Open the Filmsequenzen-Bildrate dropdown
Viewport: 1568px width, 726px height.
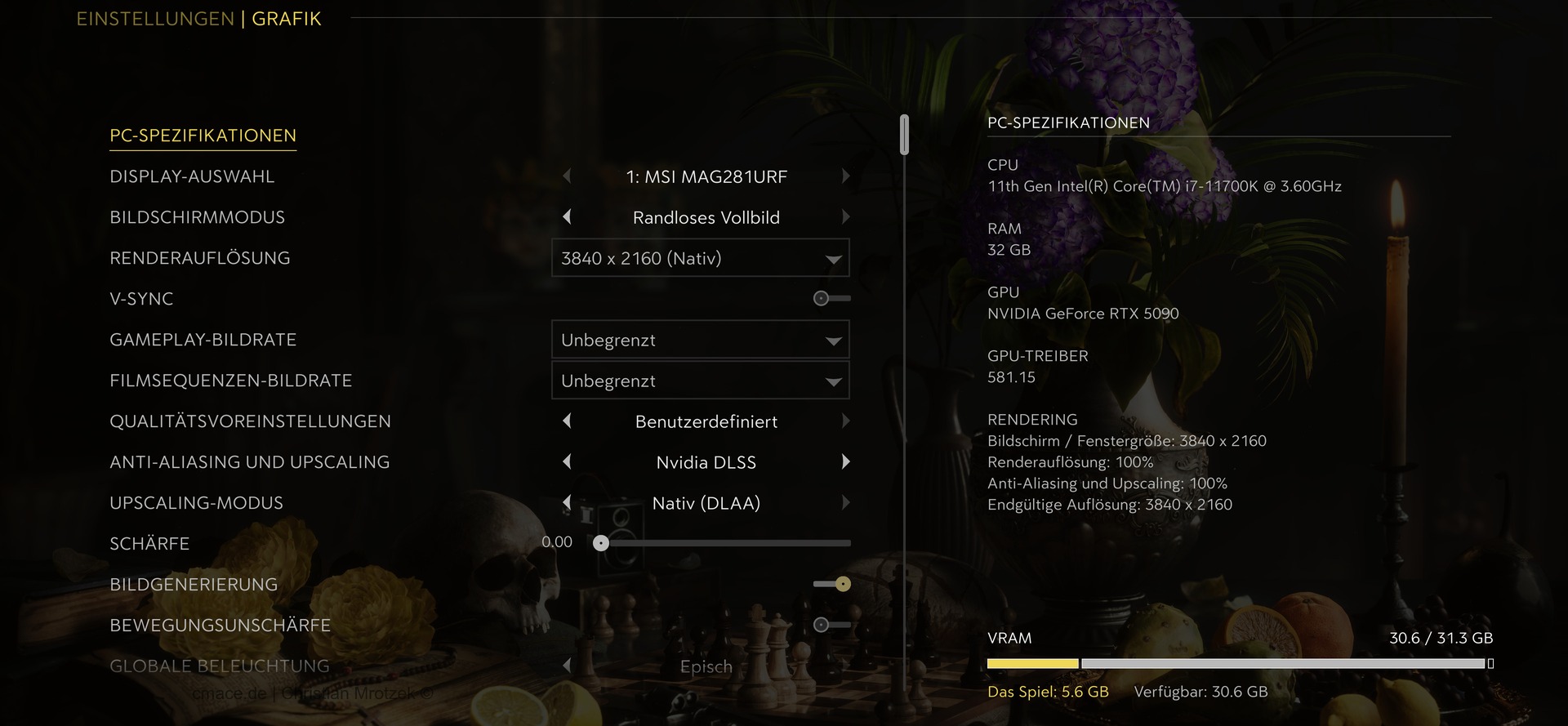click(x=700, y=381)
